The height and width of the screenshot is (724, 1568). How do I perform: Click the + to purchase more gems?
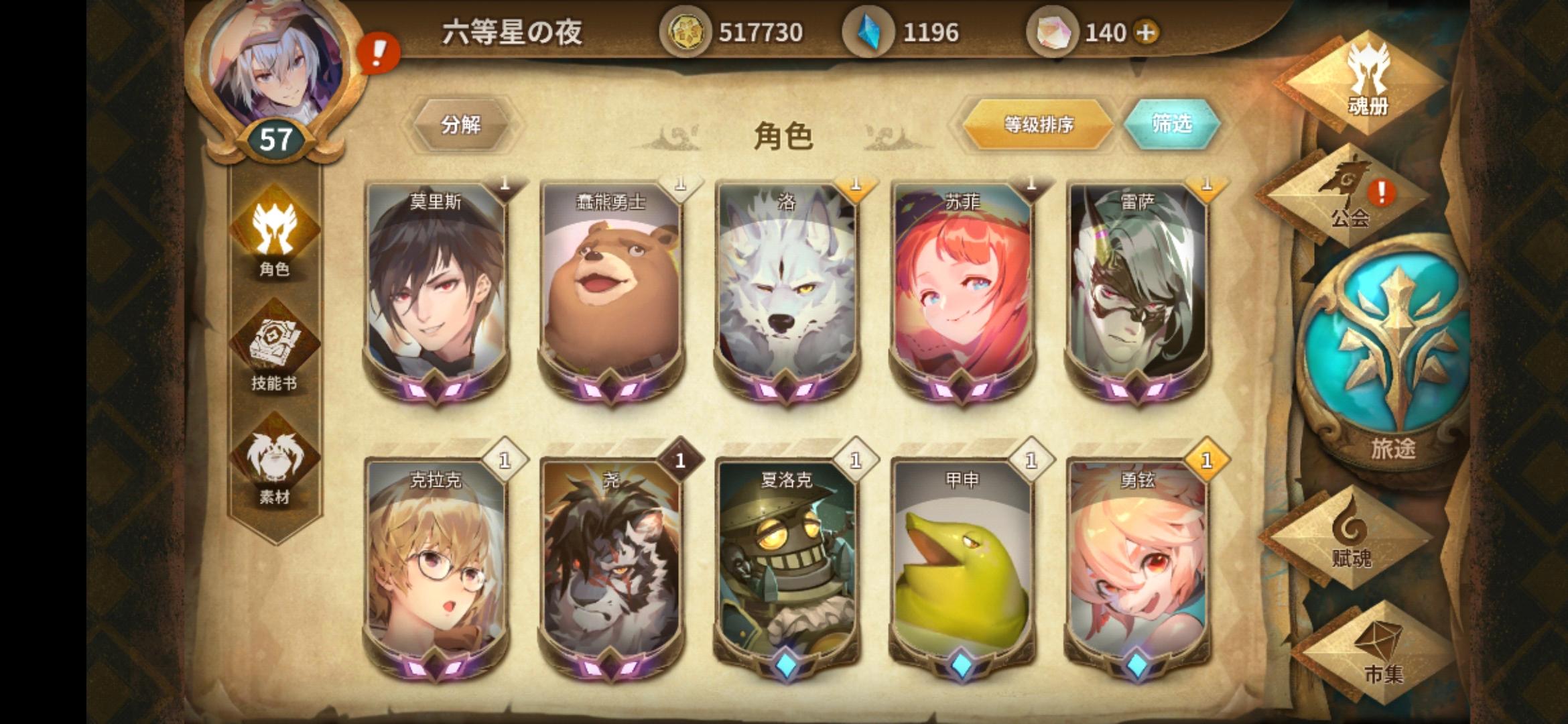(1147, 31)
